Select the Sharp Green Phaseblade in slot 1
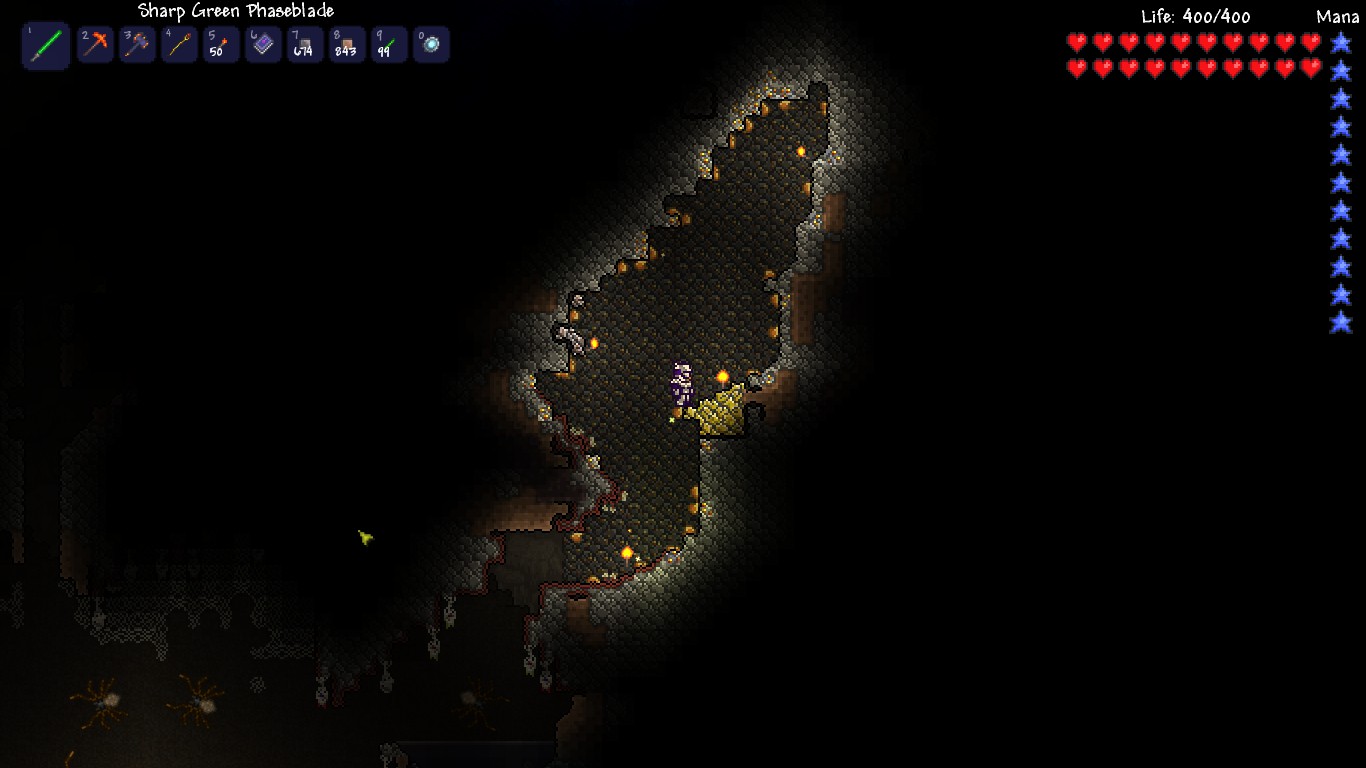This screenshot has width=1366, height=768. click(x=45, y=44)
